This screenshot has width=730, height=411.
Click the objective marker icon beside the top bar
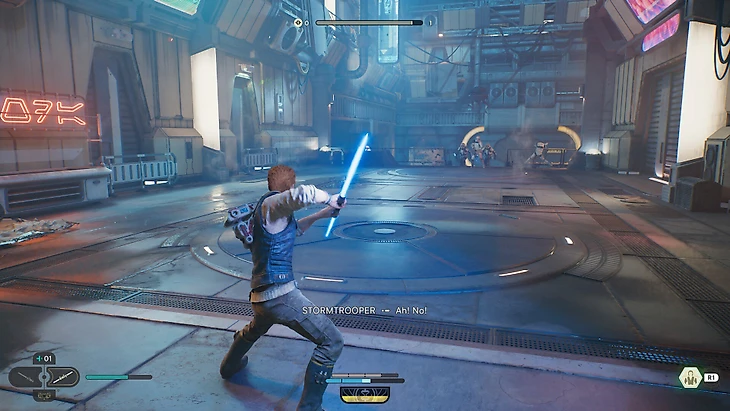point(299,22)
